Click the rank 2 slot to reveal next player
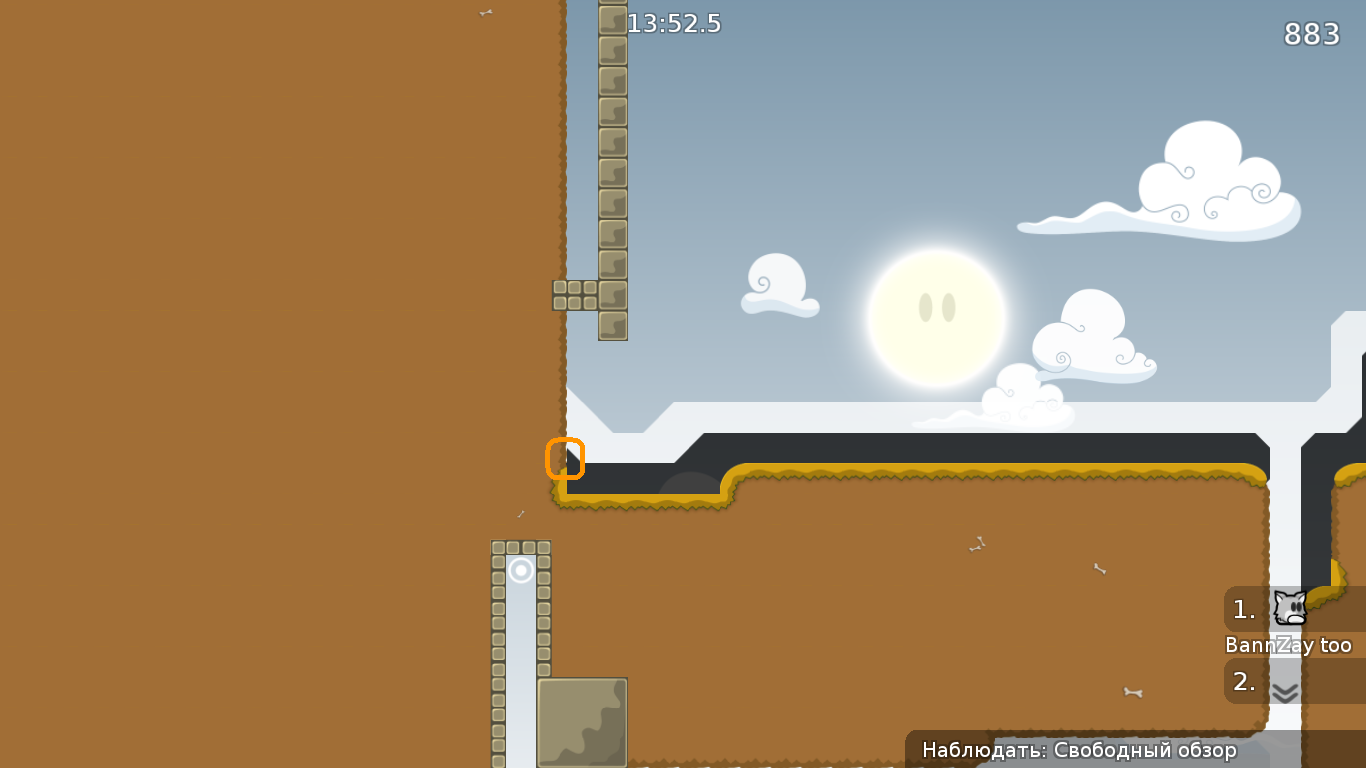 (x=1243, y=682)
